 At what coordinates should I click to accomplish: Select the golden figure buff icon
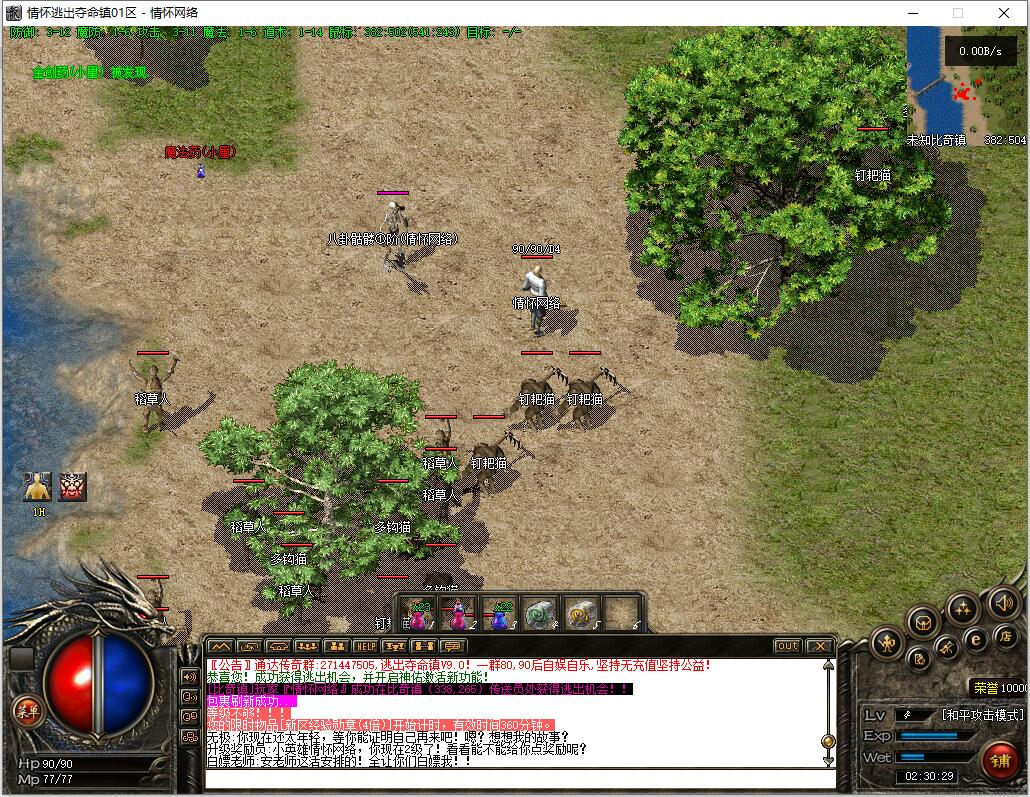37,487
